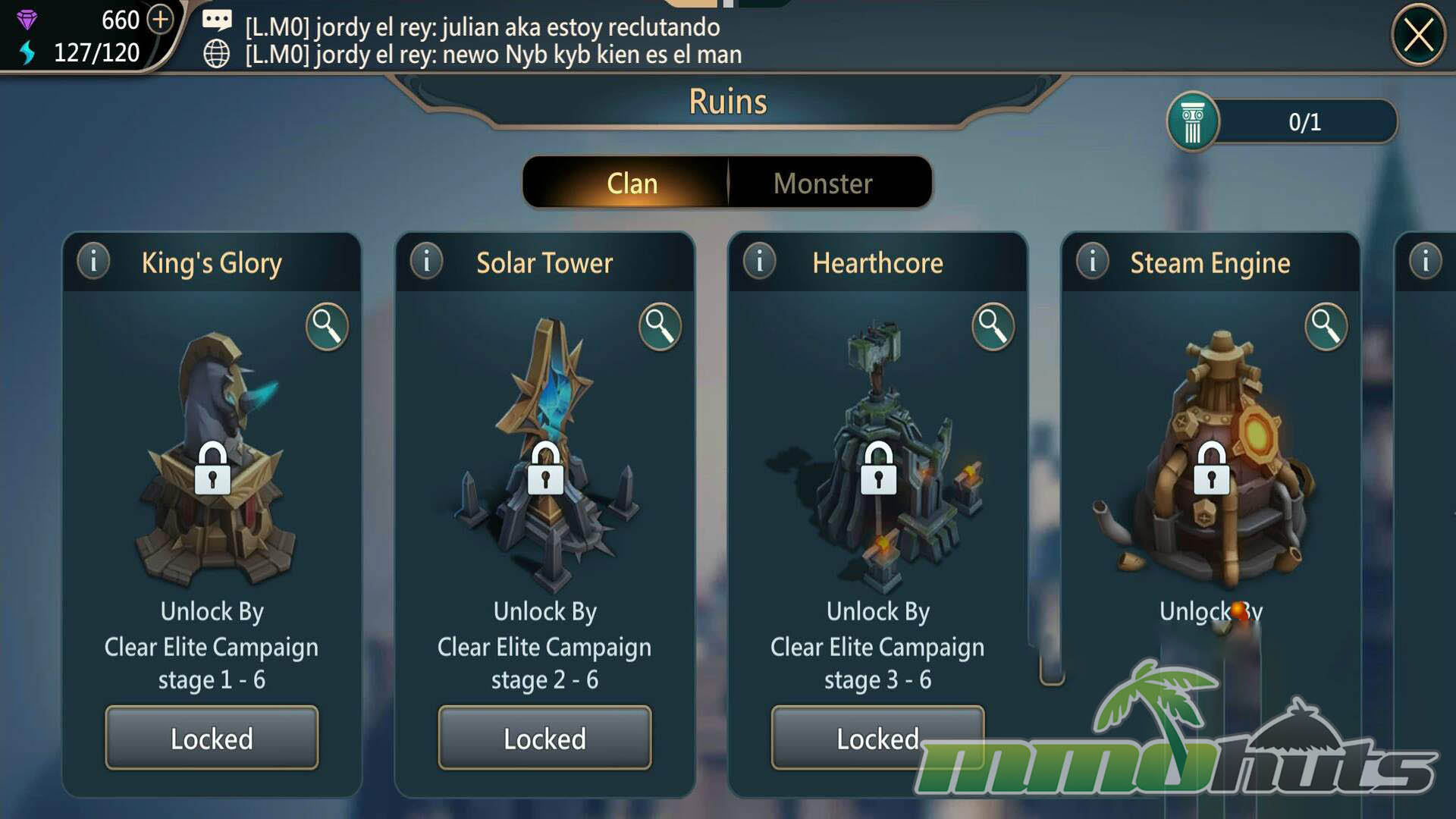Click the Locked button under King's Glory
Image resolution: width=1456 pixels, height=819 pixels.
tap(212, 738)
